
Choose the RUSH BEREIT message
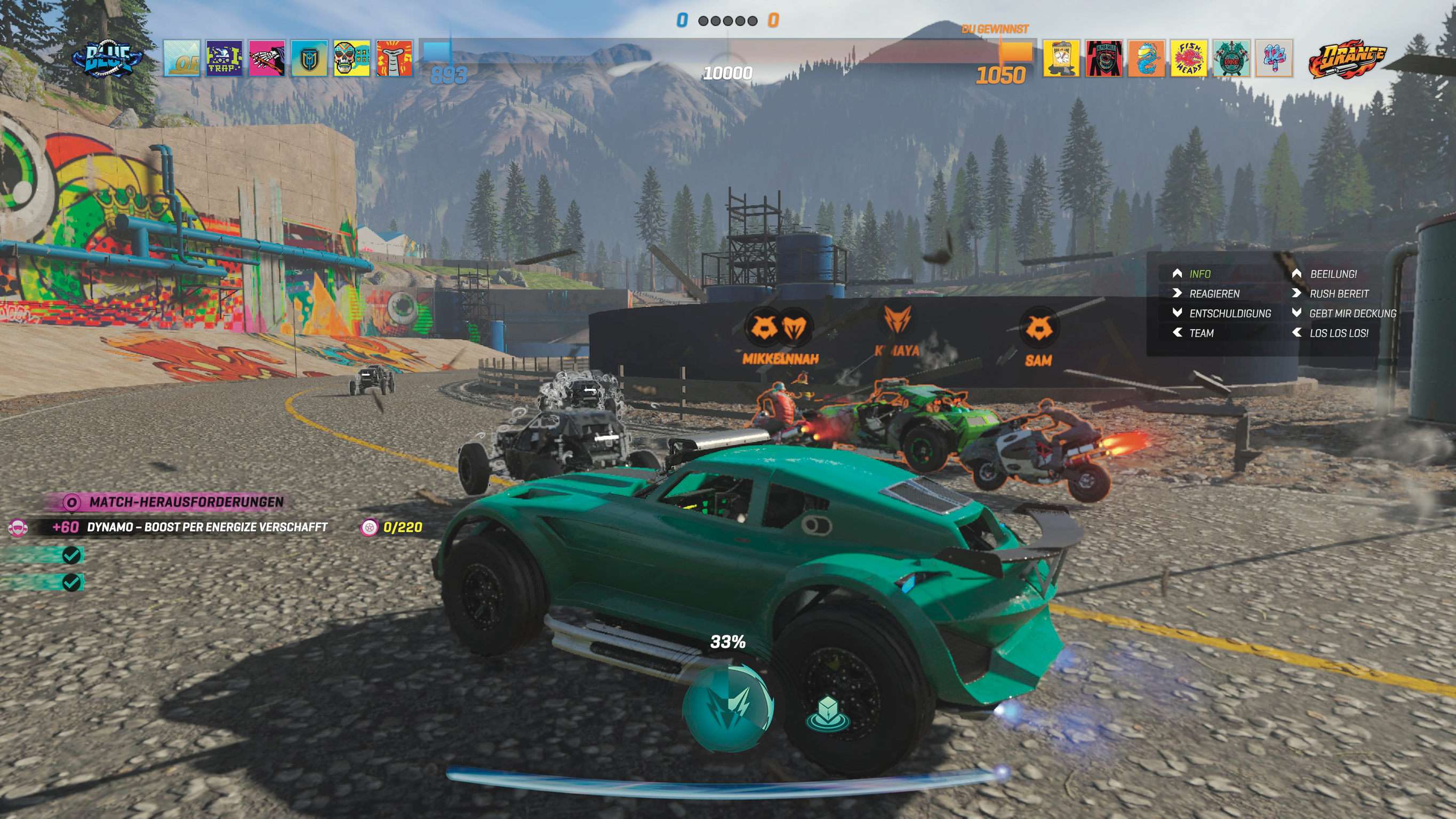(x=1339, y=294)
